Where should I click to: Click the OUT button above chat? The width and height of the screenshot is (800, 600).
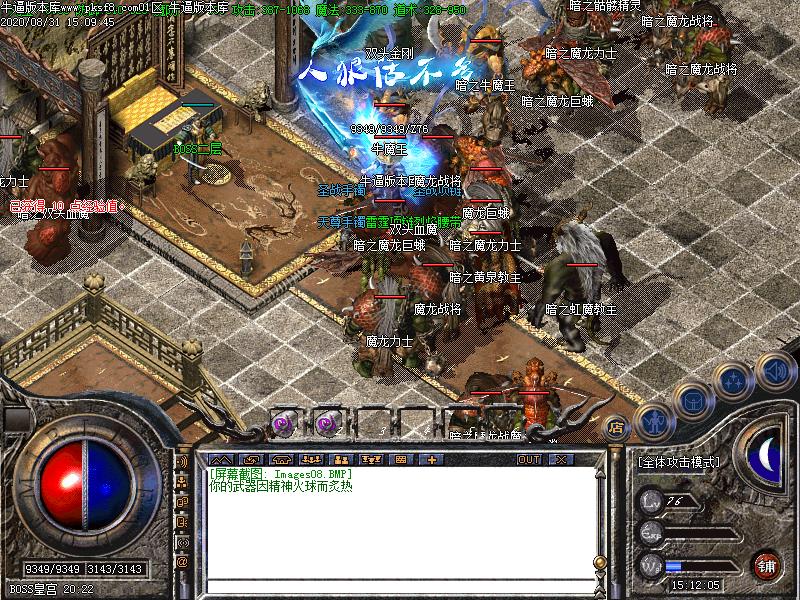(529, 459)
